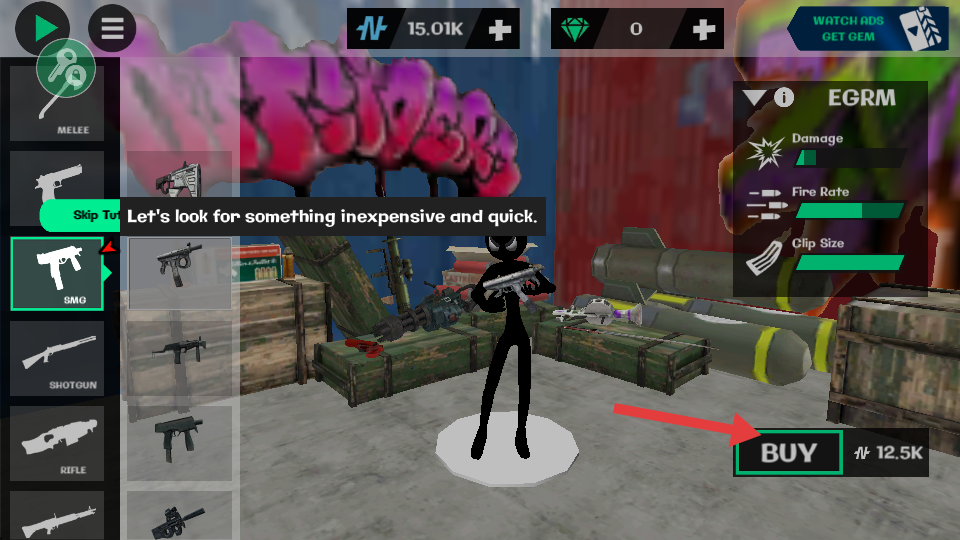Open the hamburger menu

tap(112, 28)
